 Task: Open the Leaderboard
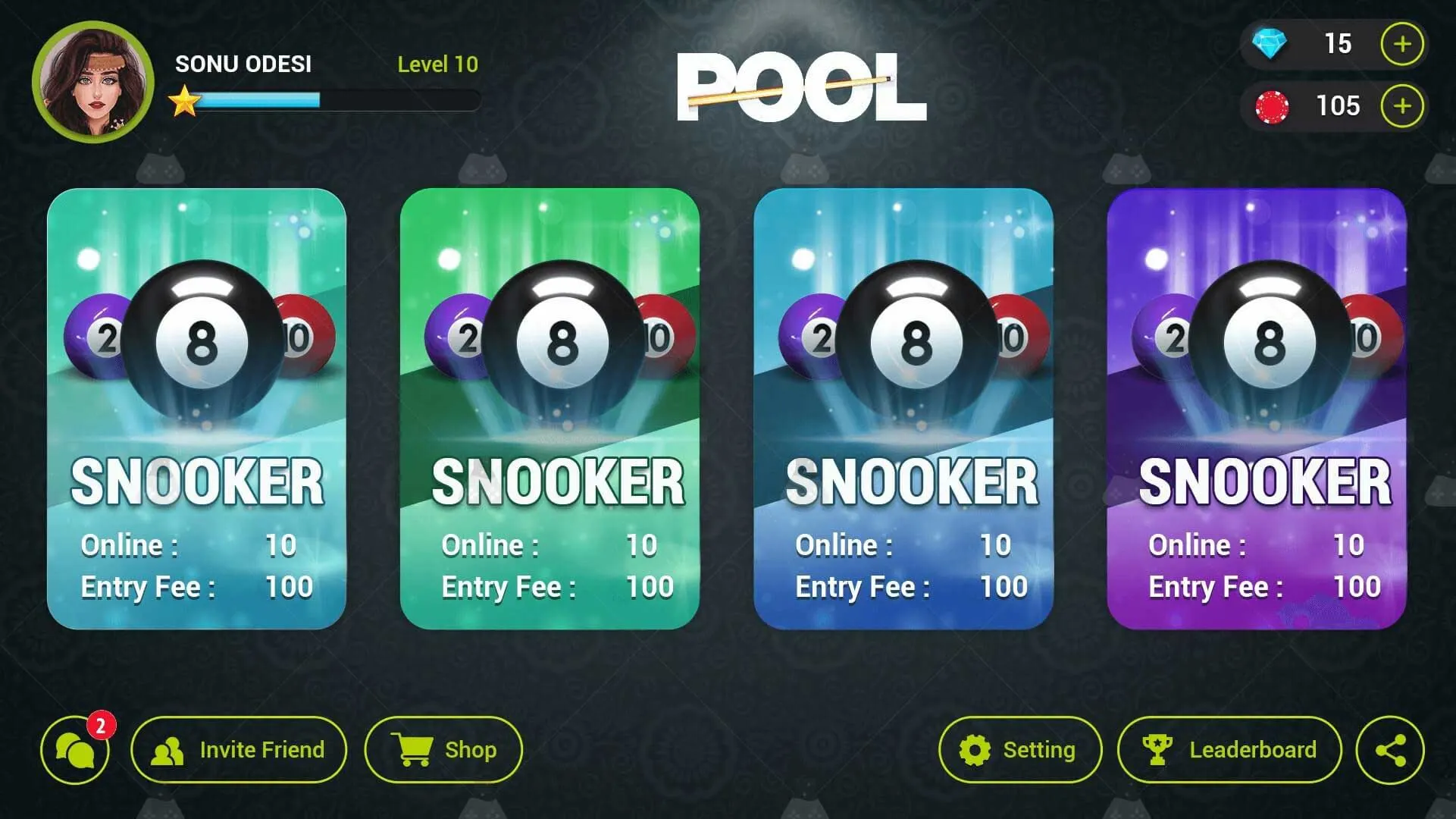coord(1229,749)
